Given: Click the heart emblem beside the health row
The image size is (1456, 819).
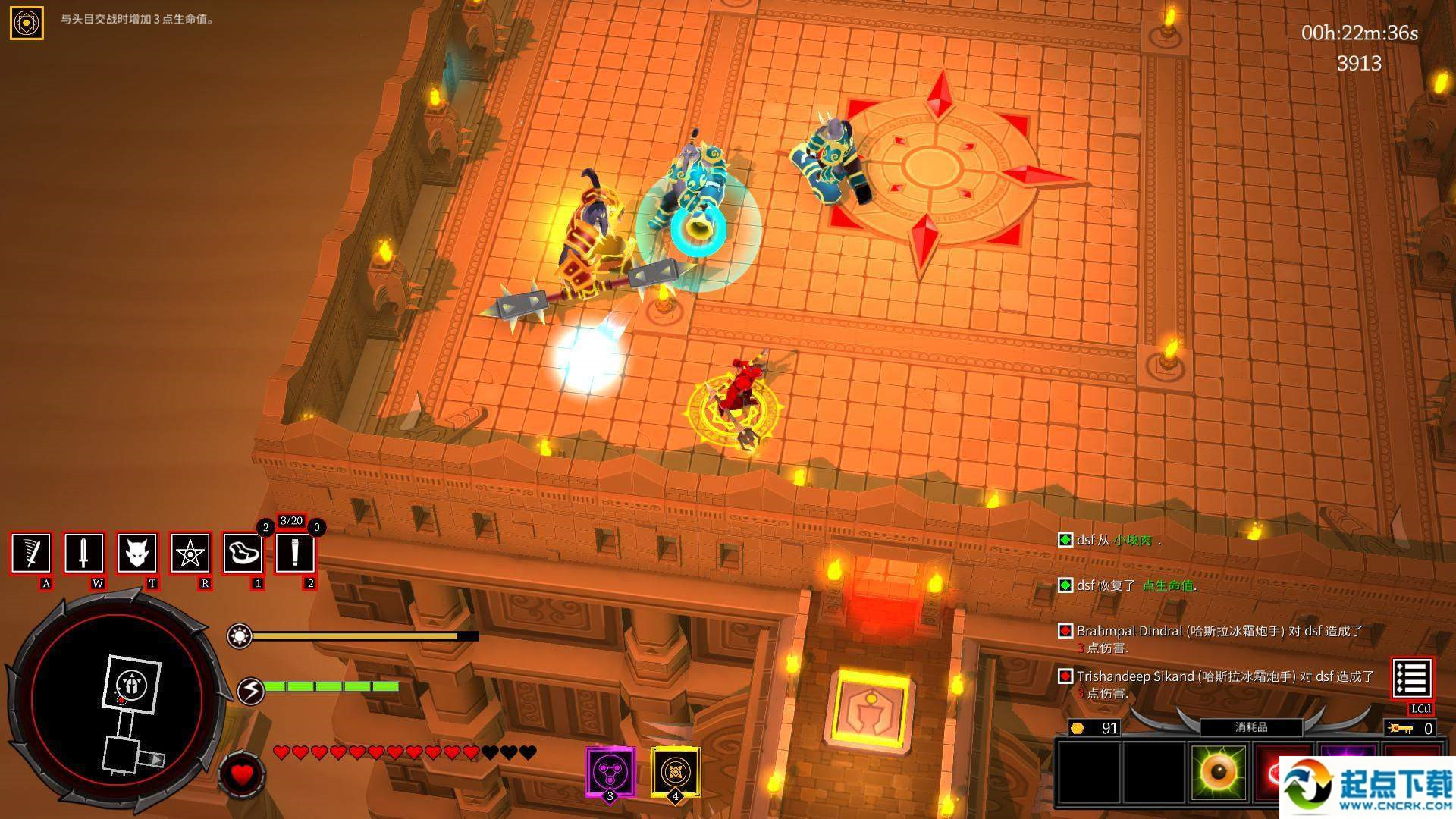Looking at the screenshot, I should coord(242,775).
